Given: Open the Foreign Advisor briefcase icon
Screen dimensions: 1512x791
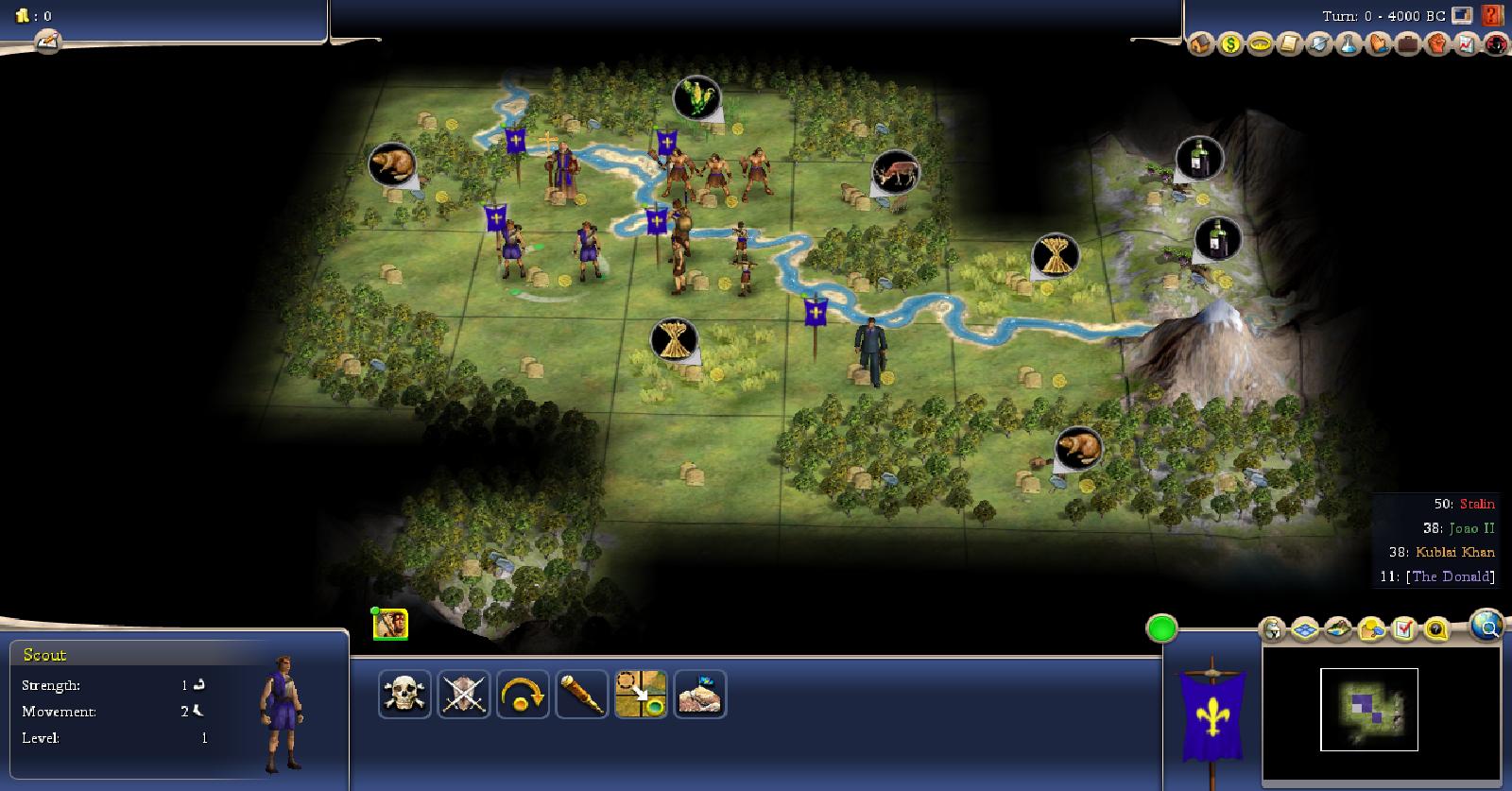Looking at the screenshot, I should pyautogui.click(x=1408, y=43).
